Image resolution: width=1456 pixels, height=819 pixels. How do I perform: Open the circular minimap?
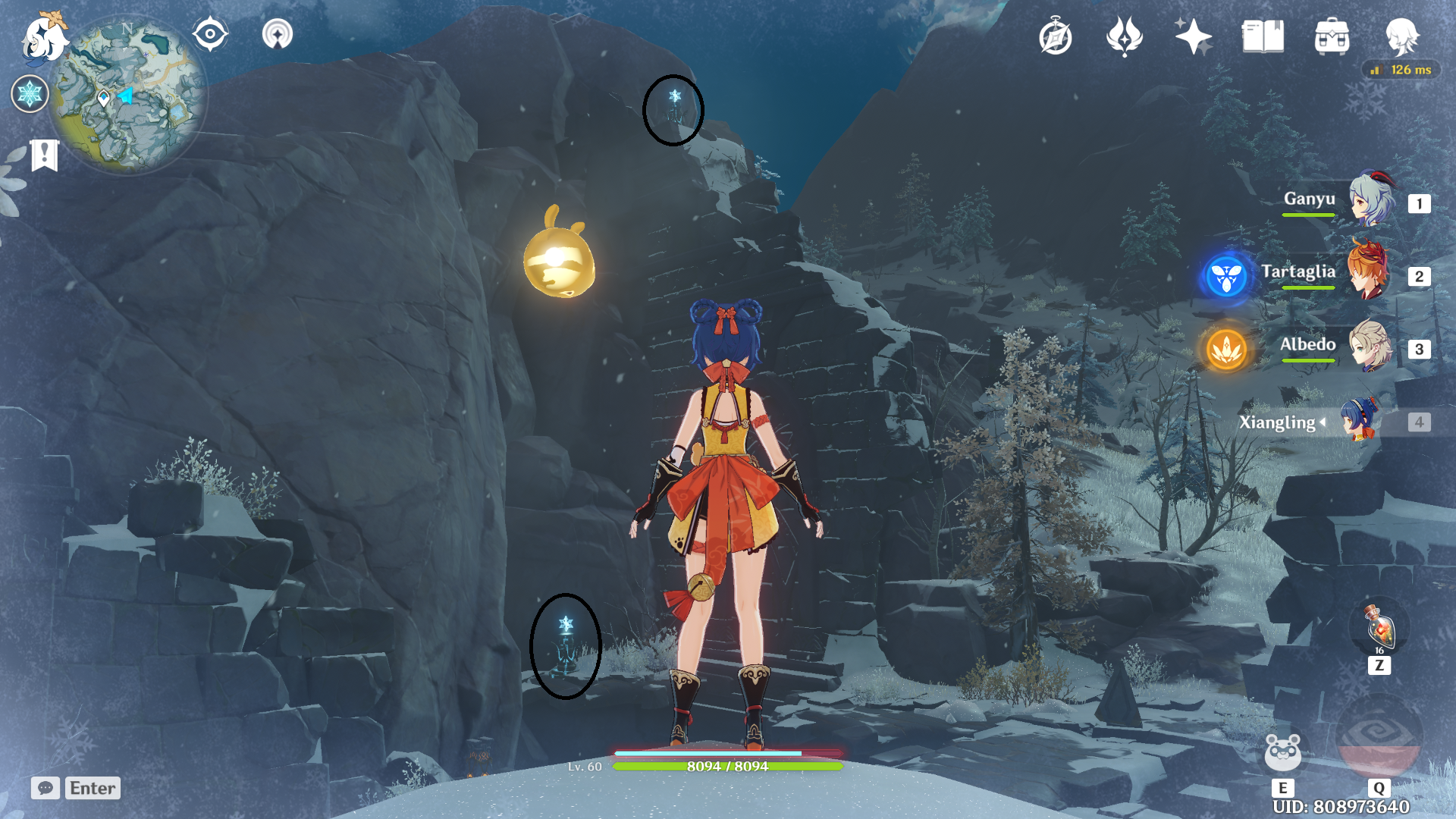coord(129,95)
